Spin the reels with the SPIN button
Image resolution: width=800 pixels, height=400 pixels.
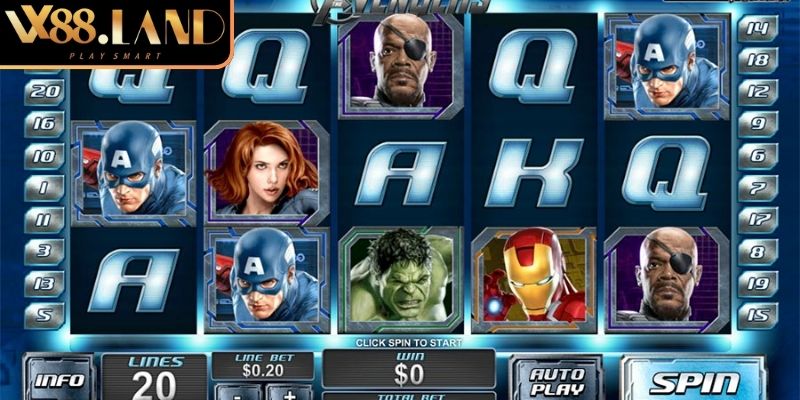(696, 380)
